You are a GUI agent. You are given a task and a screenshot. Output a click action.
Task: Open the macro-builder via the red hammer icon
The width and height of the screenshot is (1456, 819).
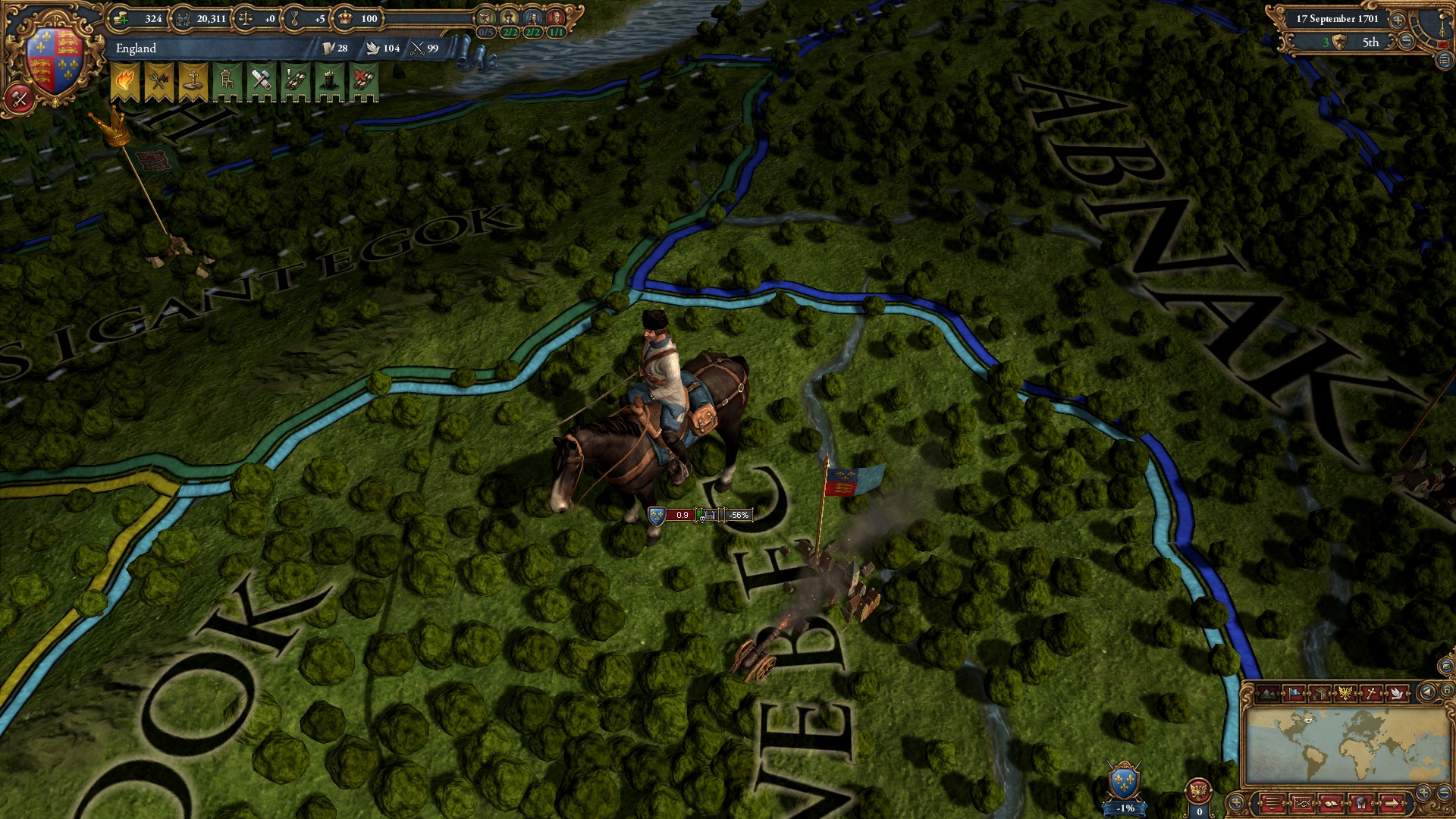click(21, 97)
